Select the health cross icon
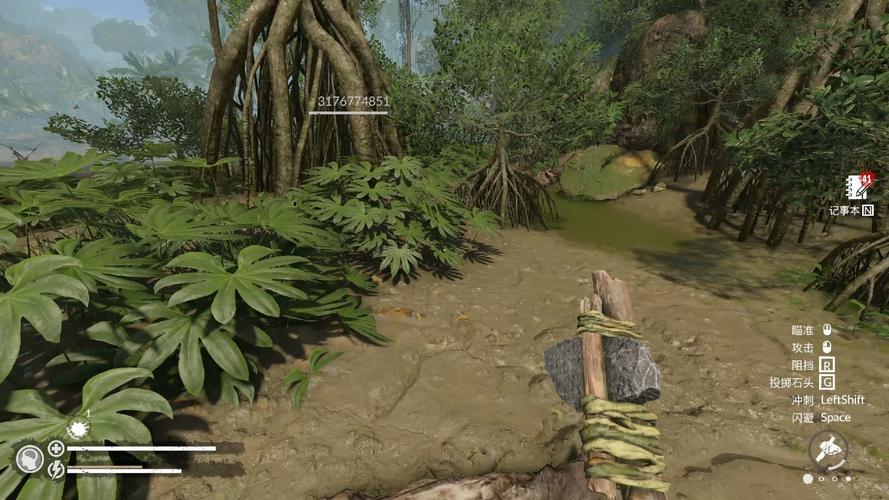889x500 pixels. point(56,449)
